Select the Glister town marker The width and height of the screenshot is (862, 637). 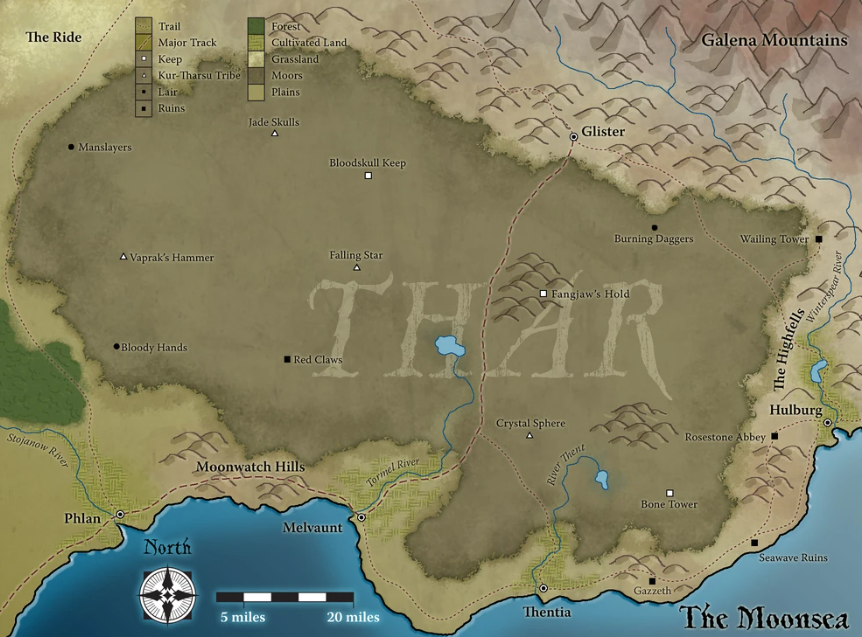click(x=573, y=137)
